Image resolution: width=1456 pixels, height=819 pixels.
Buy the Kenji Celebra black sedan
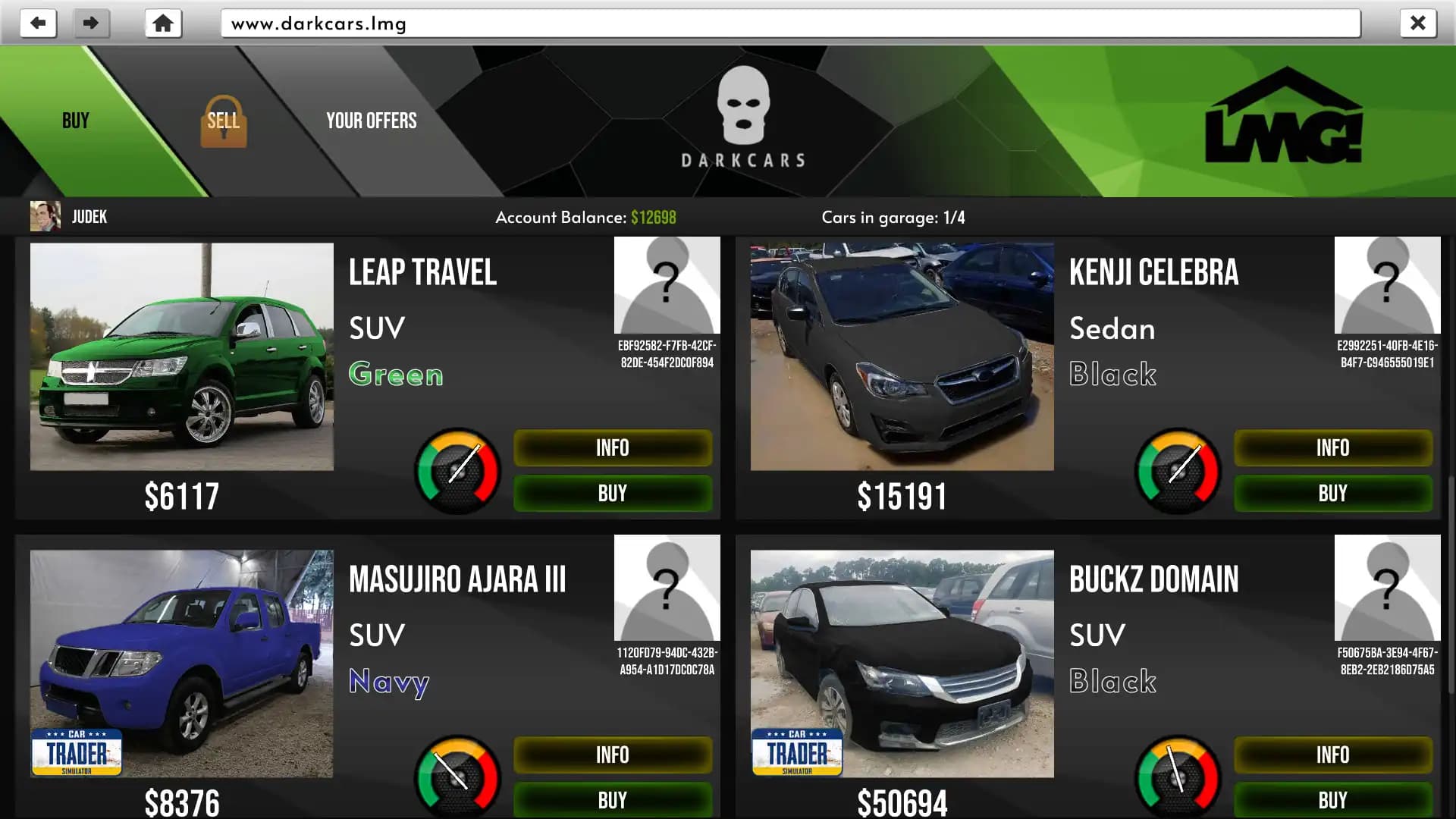[1332, 493]
